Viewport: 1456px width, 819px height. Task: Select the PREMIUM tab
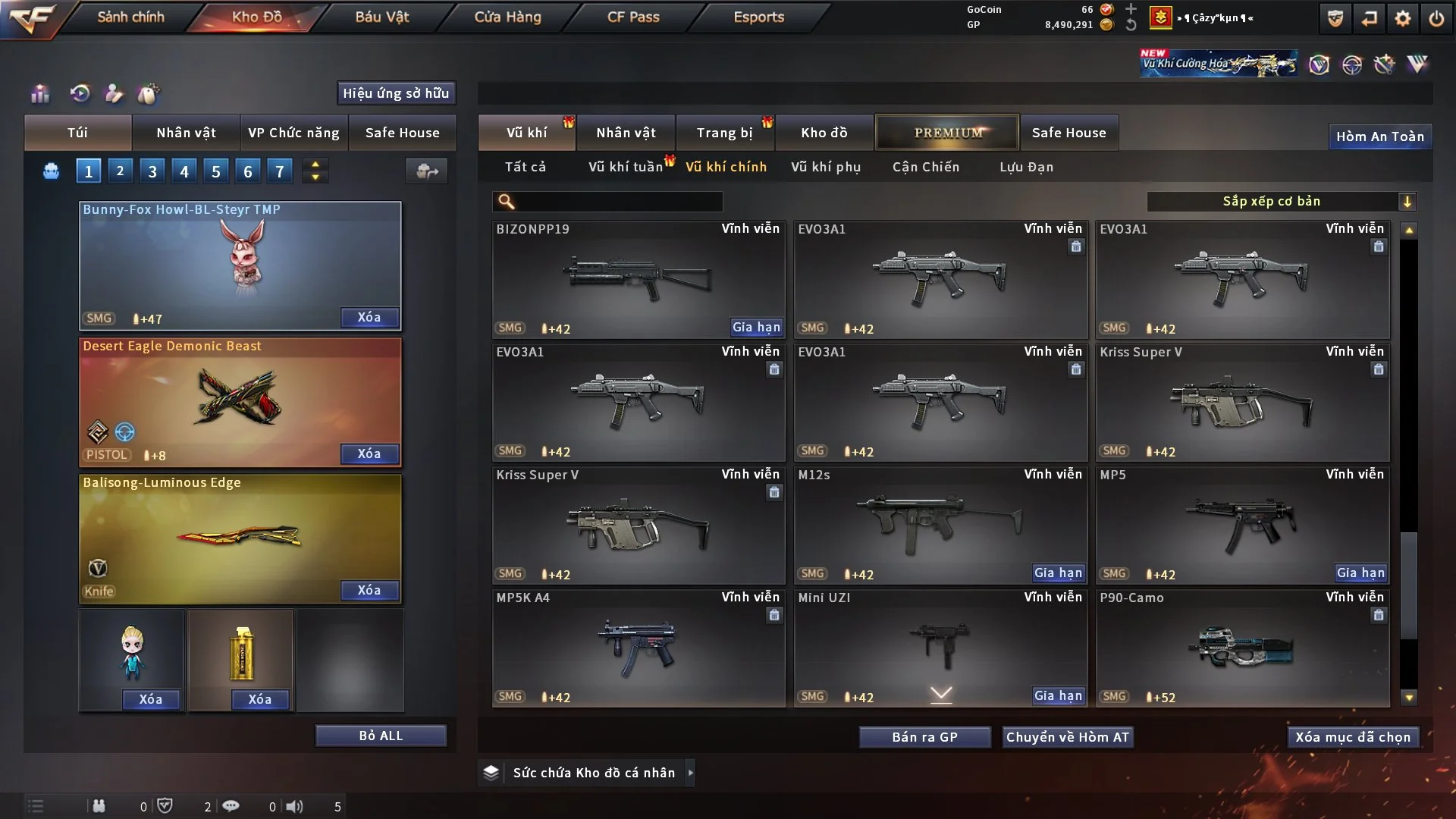pyautogui.click(x=948, y=133)
